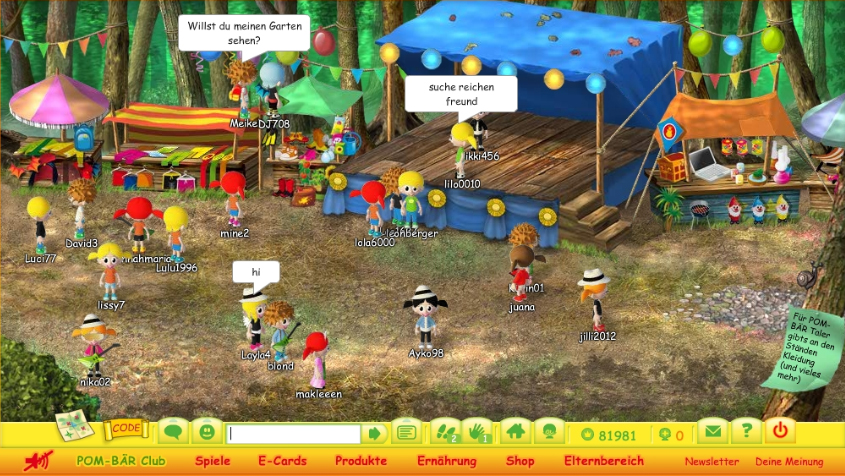The width and height of the screenshot is (845, 476).
Task: Click the Newsletter link
Action: 712,462
